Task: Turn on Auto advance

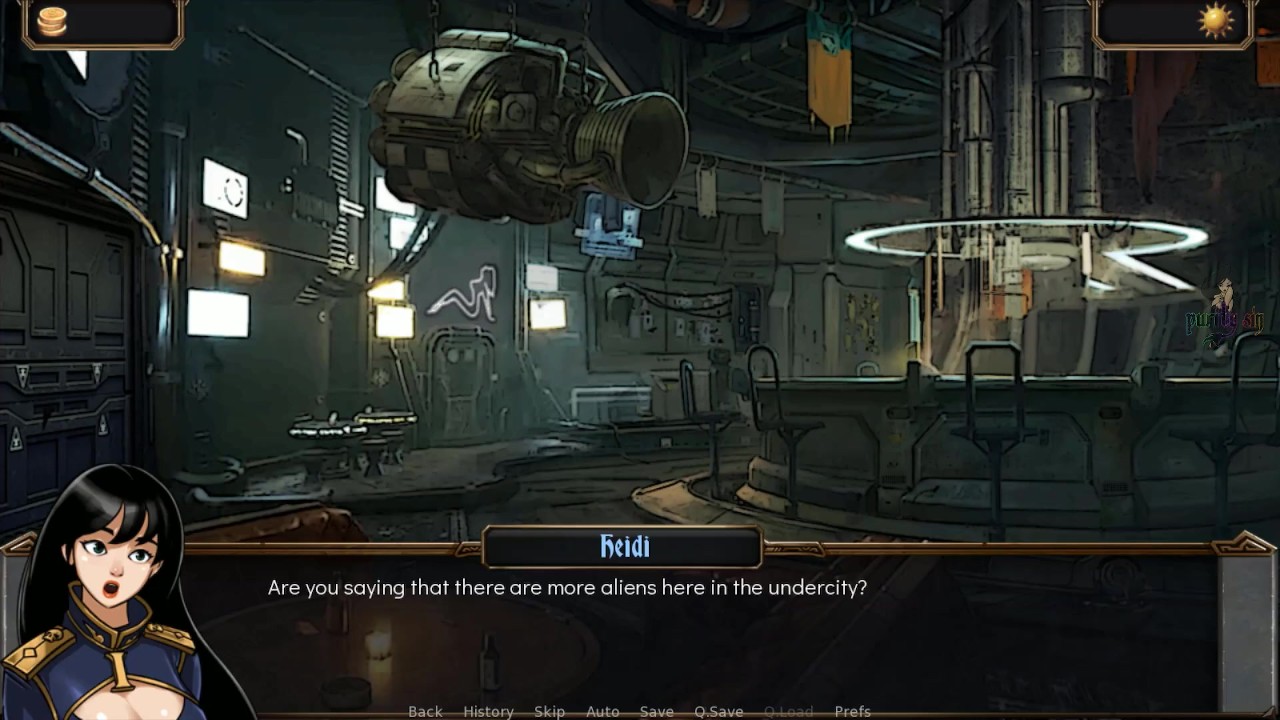Action: 602,711
